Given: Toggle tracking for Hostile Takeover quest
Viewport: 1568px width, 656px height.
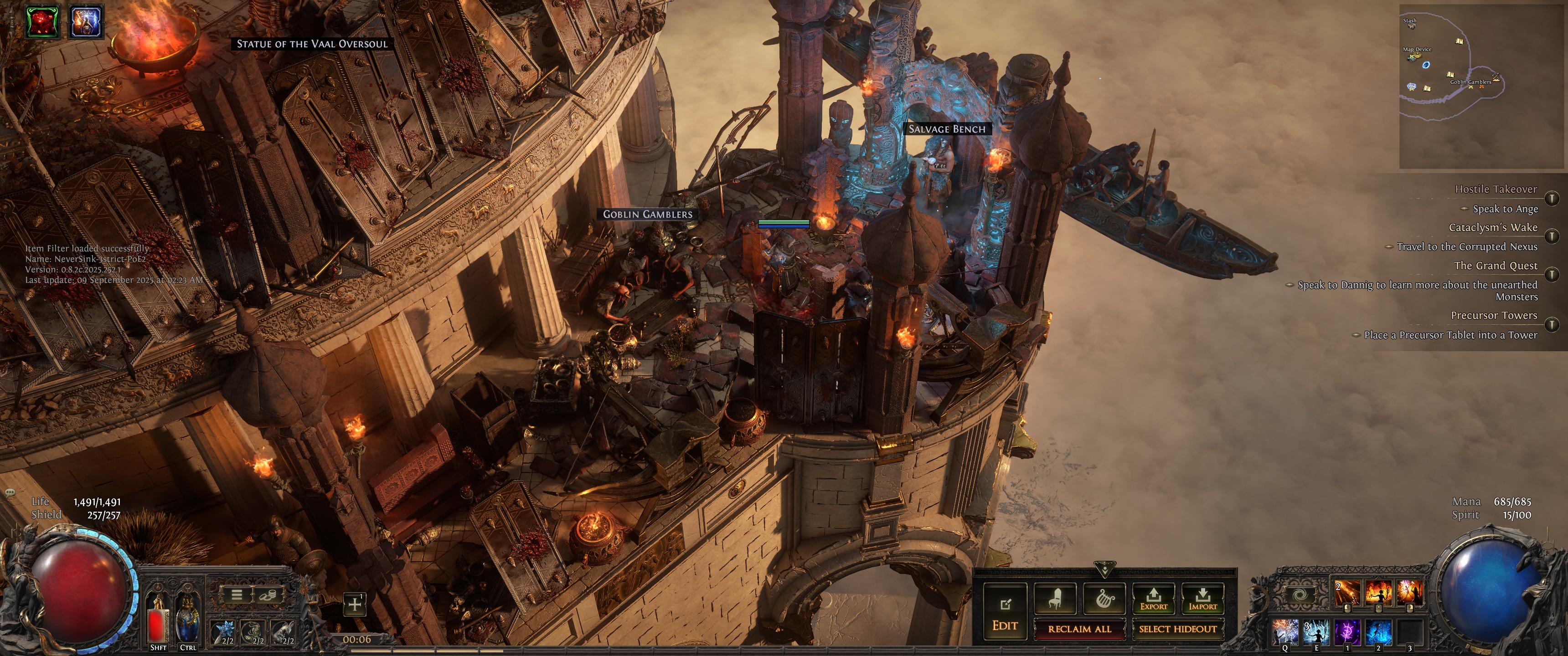Looking at the screenshot, I should click(1552, 198).
